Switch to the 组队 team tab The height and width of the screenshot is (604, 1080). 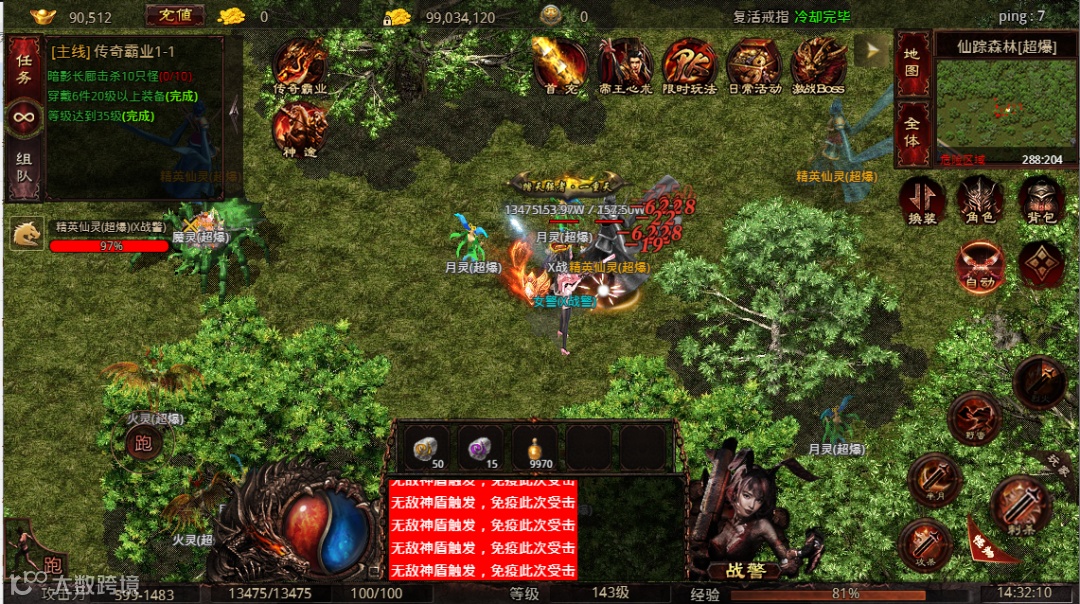pyautogui.click(x=22, y=170)
